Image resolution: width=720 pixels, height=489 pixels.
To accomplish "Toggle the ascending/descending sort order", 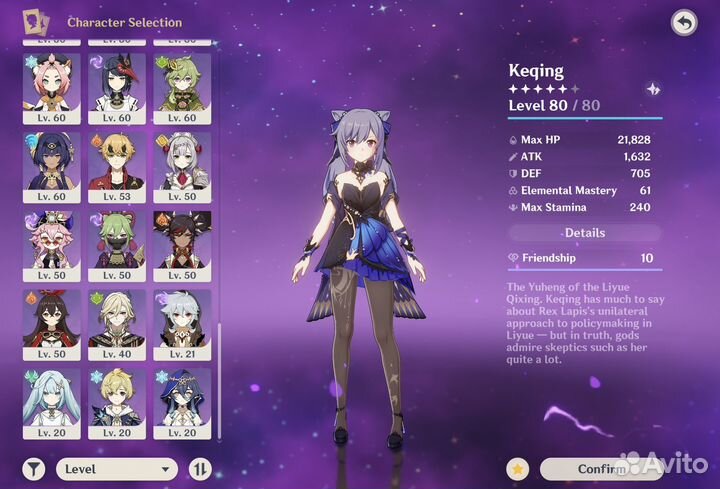I will [x=199, y=468].
